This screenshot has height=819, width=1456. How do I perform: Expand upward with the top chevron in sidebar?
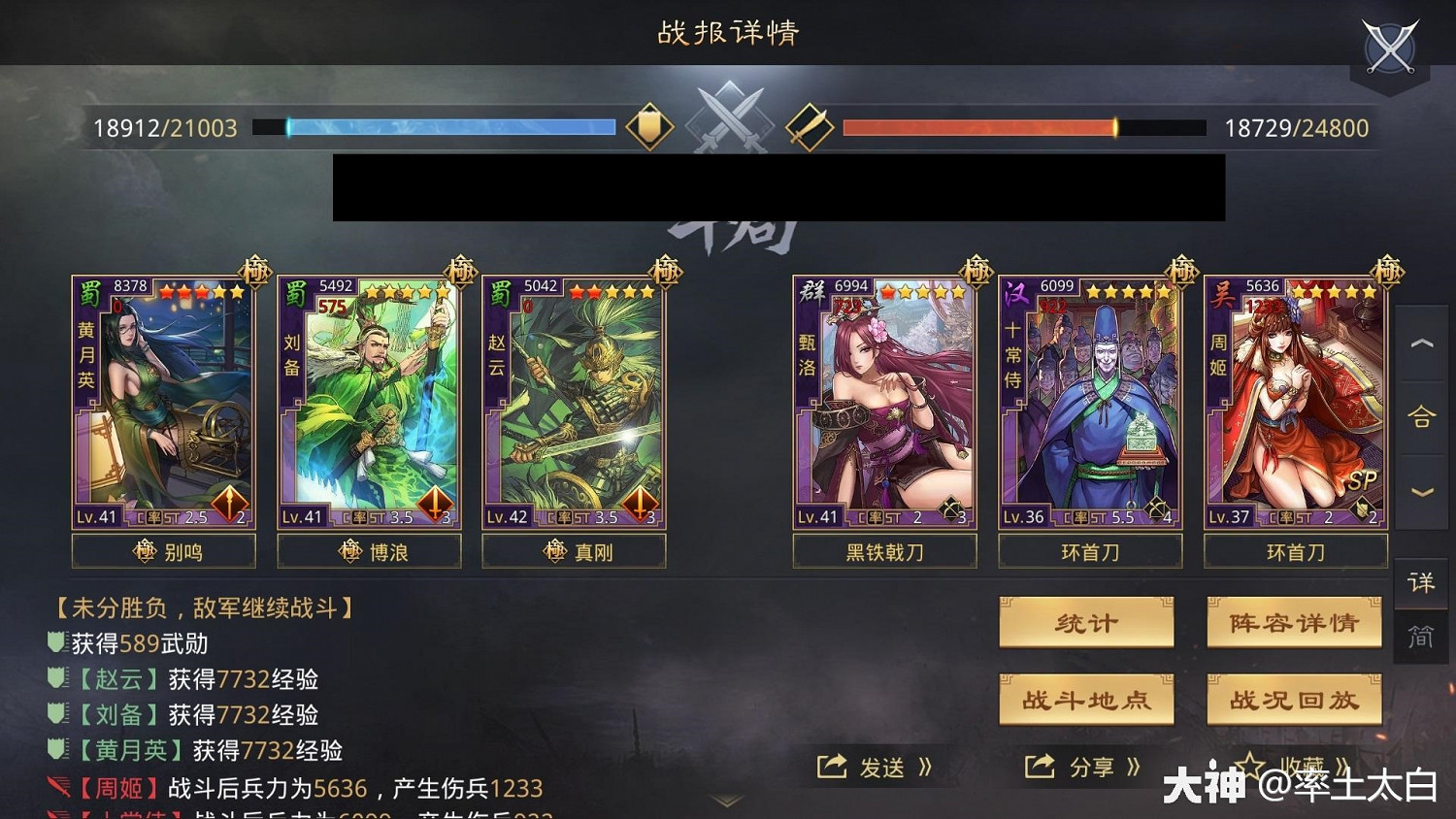point(1421,344)
